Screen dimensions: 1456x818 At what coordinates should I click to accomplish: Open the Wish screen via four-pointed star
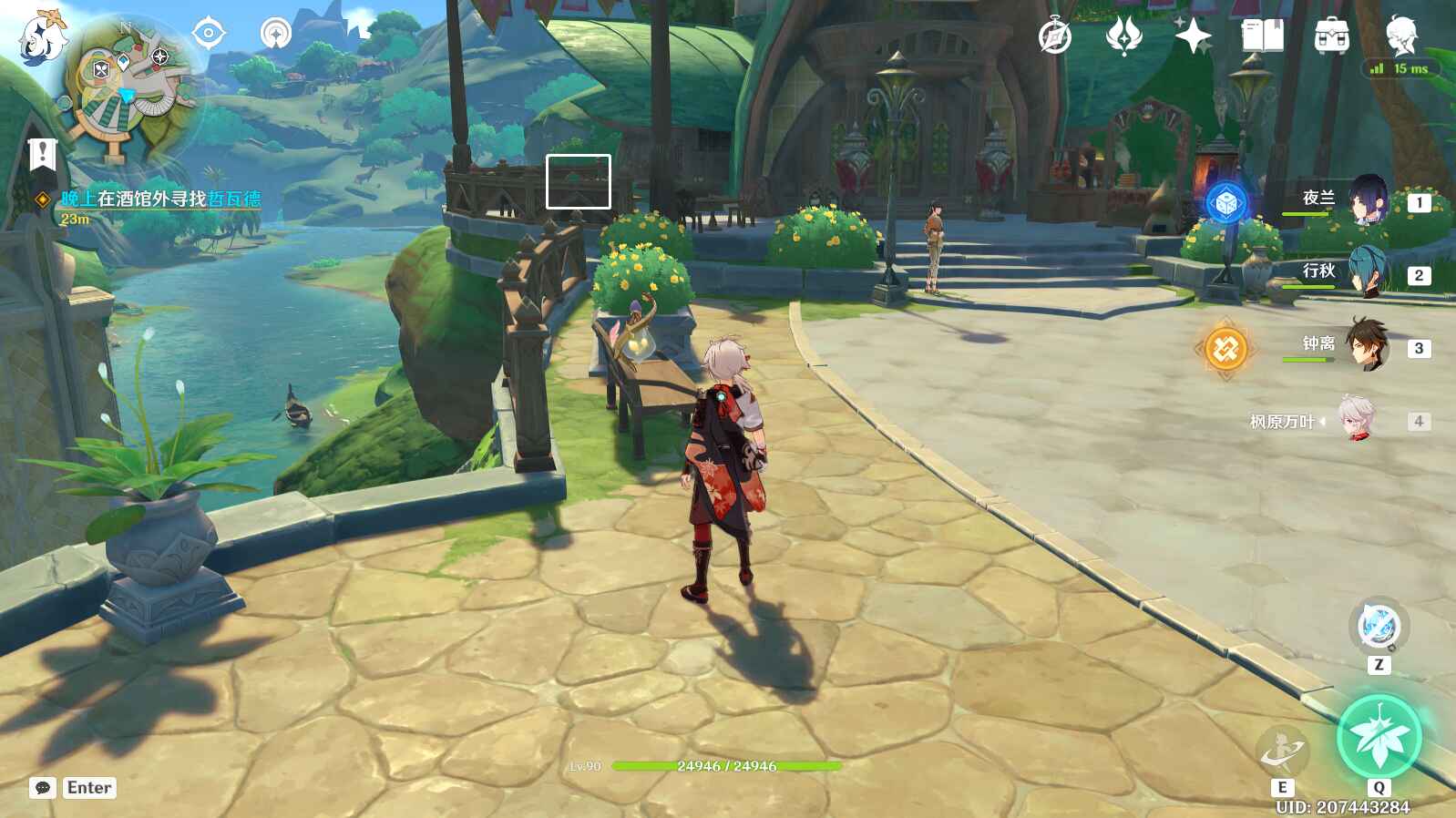pos(1193,37)
